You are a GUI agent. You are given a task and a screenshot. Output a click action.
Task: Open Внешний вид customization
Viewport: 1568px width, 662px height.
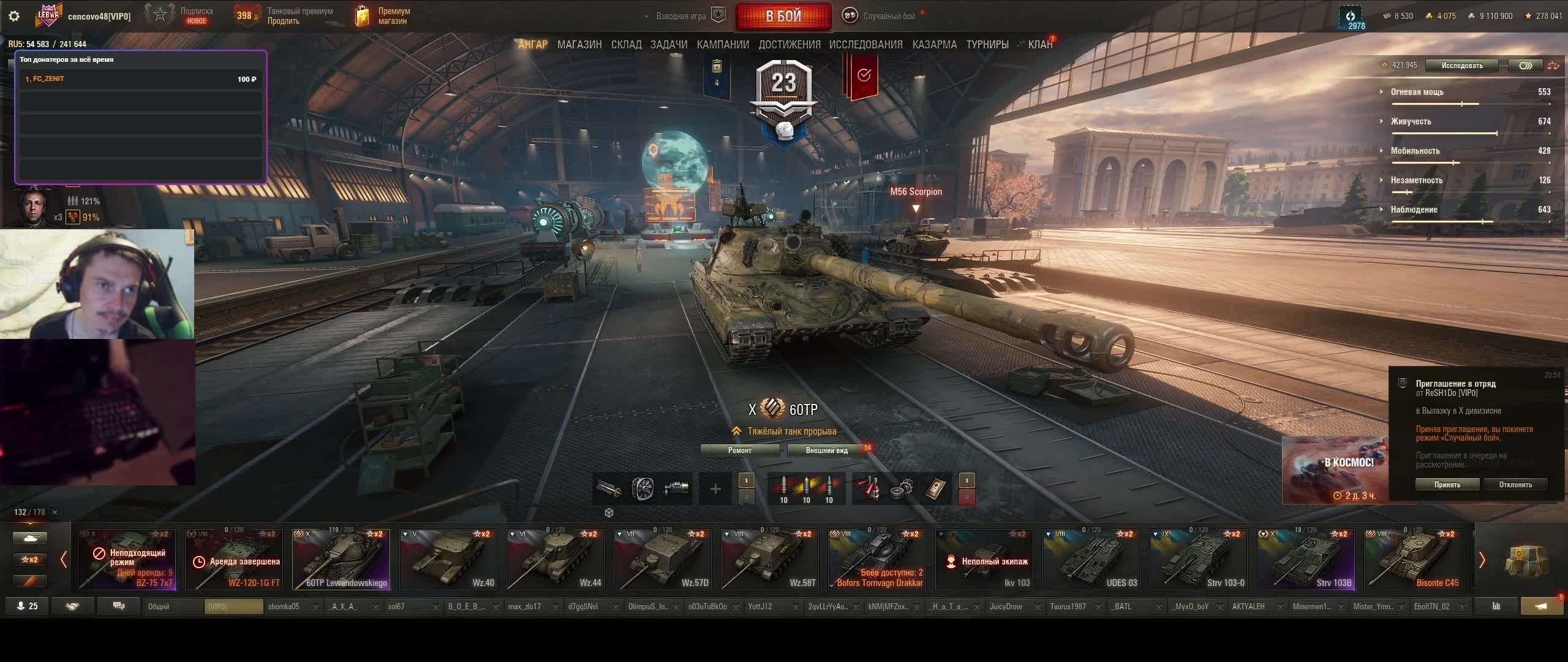click(826, 451)
